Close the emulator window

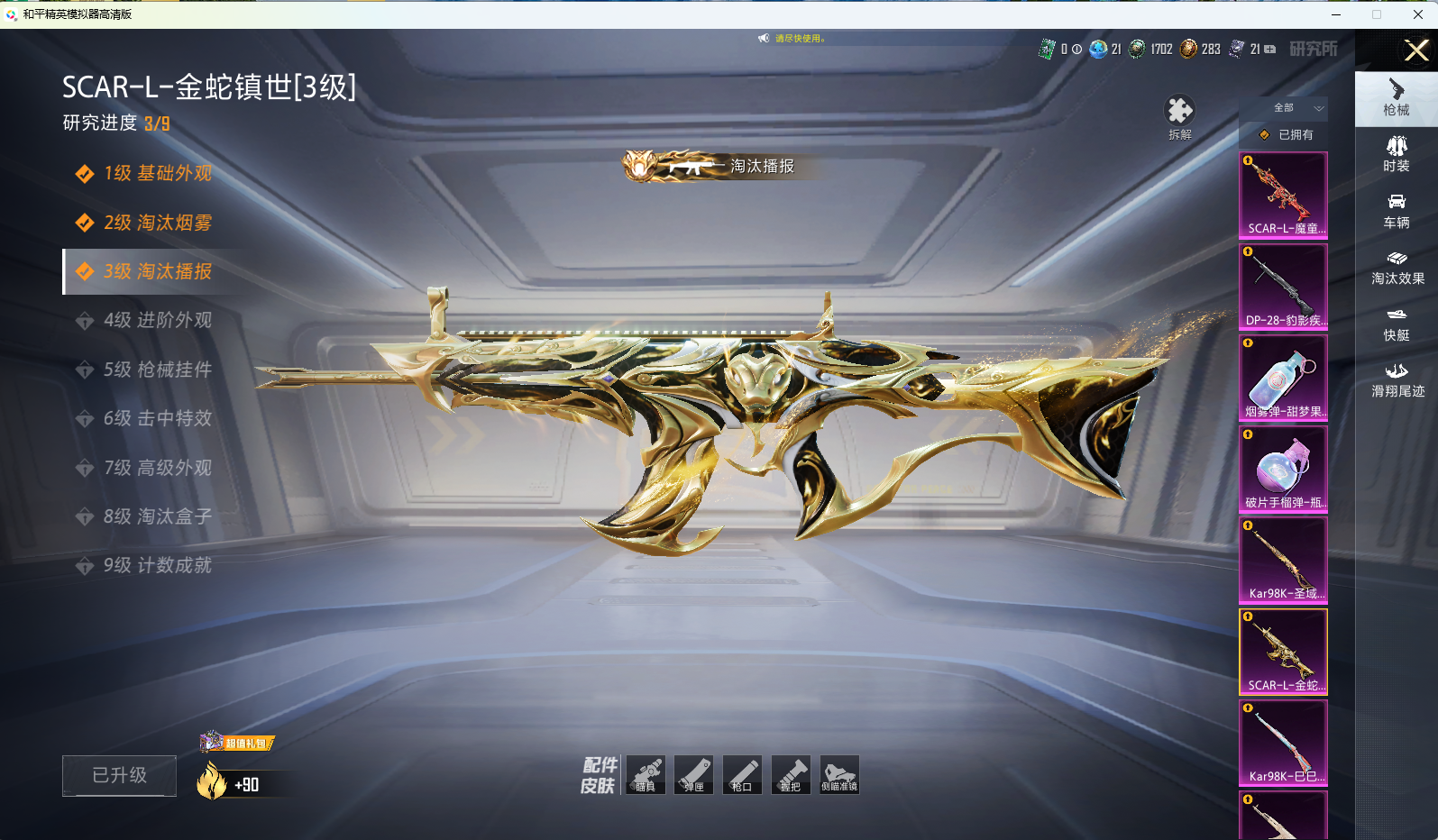point(1417,14)
